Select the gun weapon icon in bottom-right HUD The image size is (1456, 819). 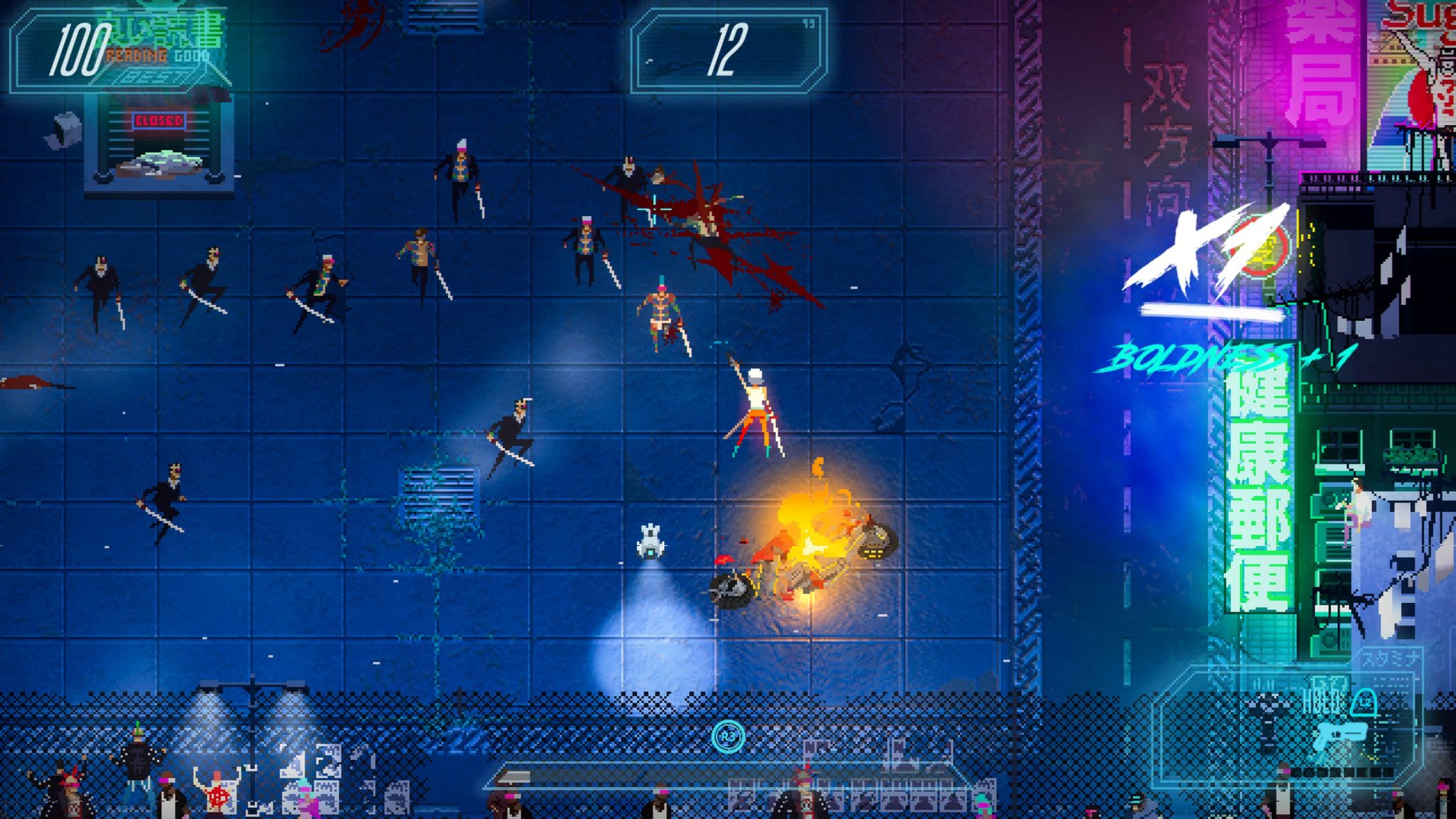[1341, 734]
